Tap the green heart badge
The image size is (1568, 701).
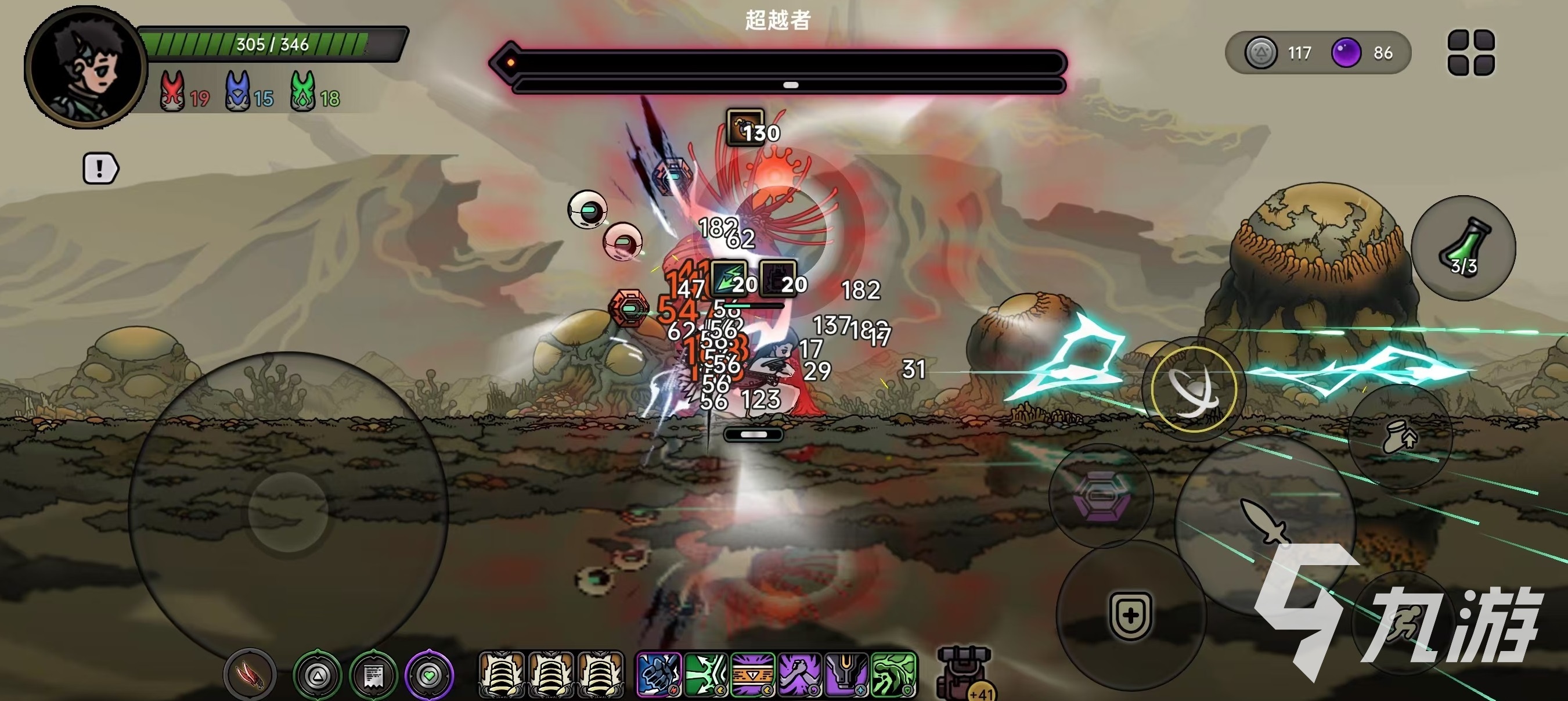429,675
